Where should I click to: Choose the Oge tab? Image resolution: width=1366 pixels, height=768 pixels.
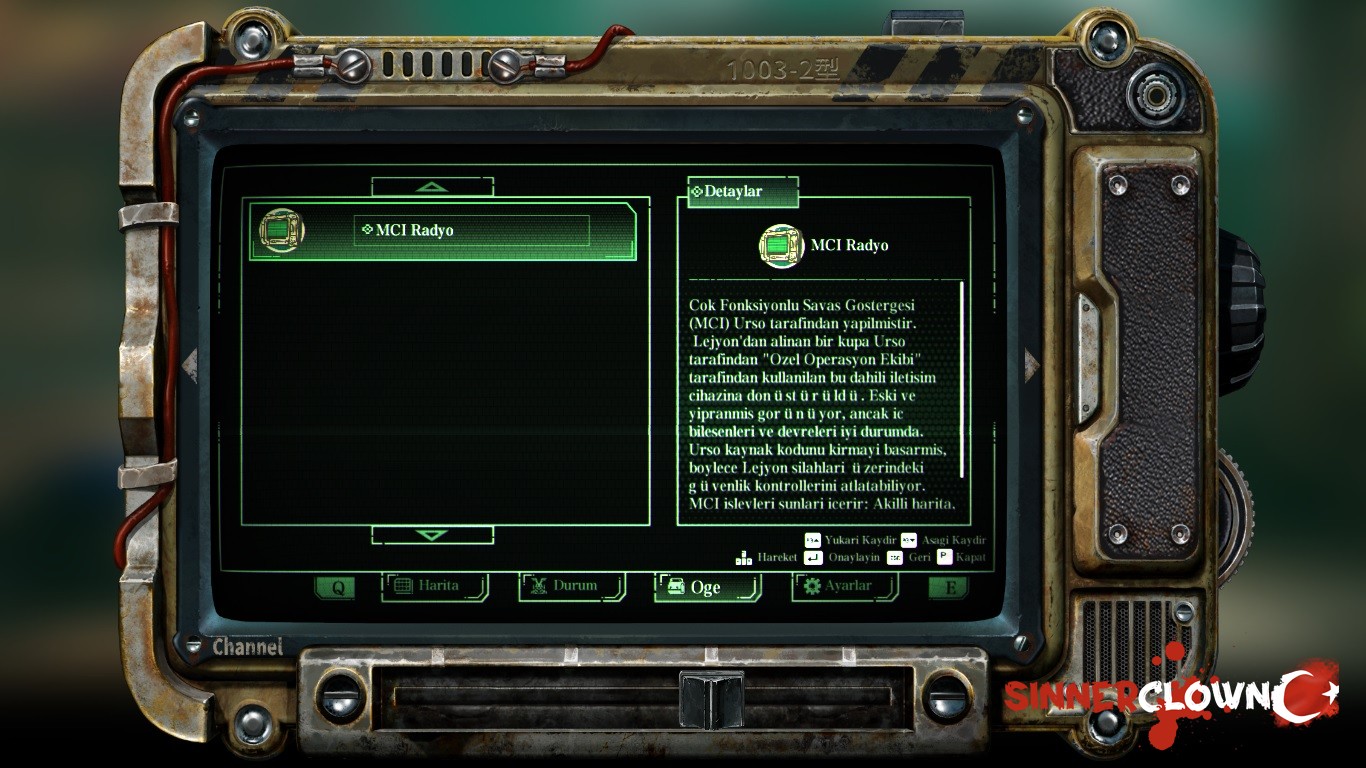click(707, 588)
